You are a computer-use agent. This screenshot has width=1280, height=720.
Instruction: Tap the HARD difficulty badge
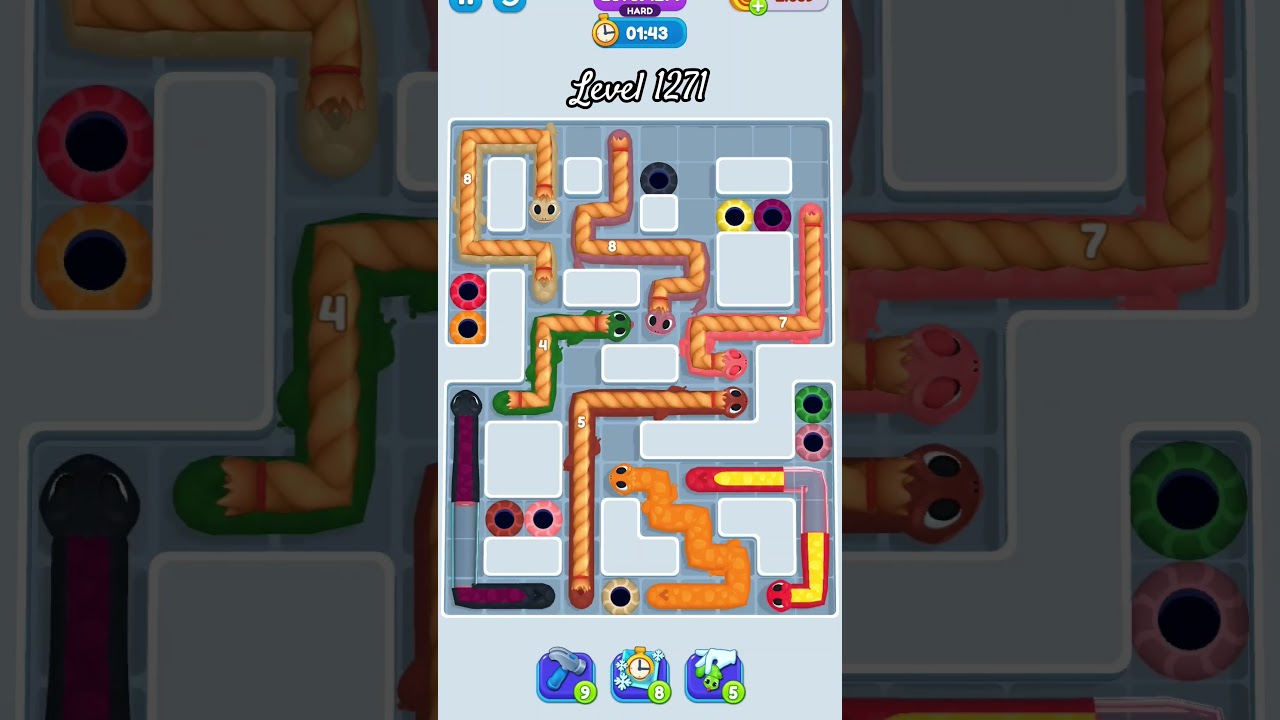(638, 11)
